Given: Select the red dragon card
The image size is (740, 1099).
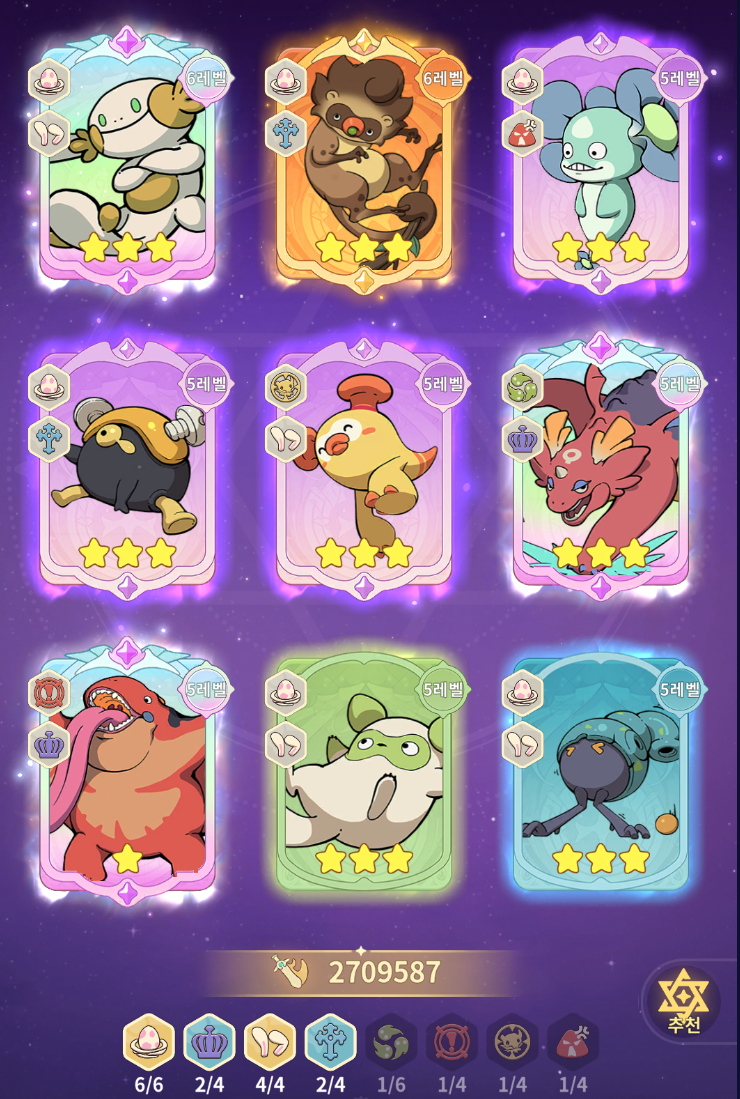Looking at the screenshot, I should [601, 465].
